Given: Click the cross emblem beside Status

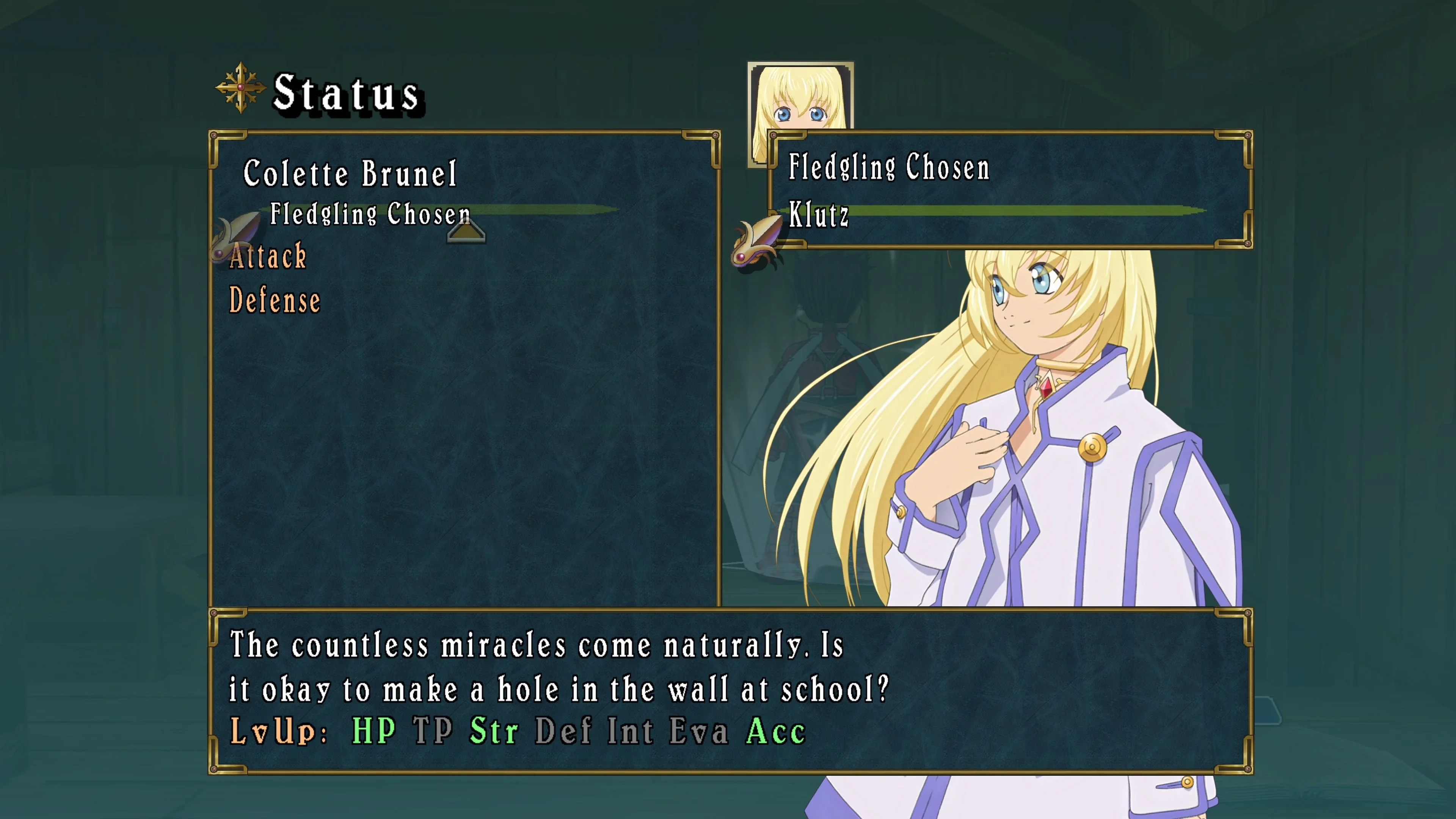Looking at the screenshot, I should point(241,88).
